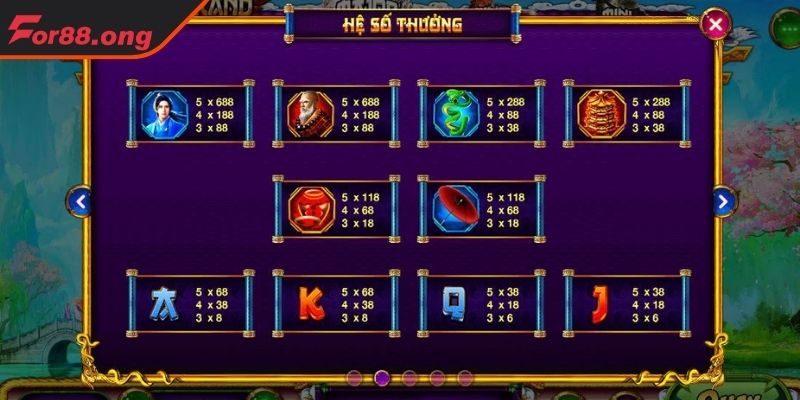Jump to the first page indicator dot
This screenshot has height=400, width=800.
pyautogui.click(x=353, y=378)
